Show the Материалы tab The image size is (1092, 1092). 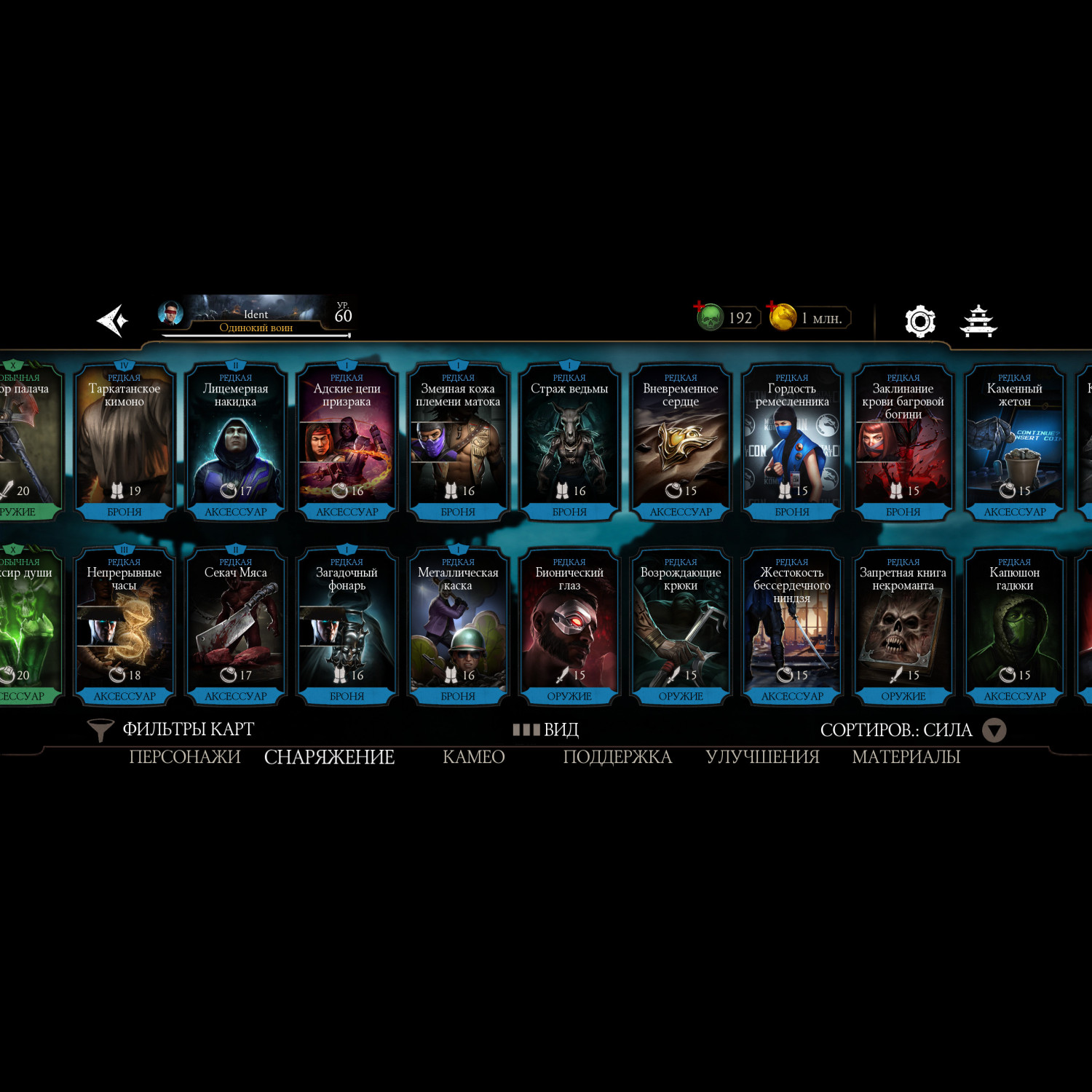coord(906,757)
